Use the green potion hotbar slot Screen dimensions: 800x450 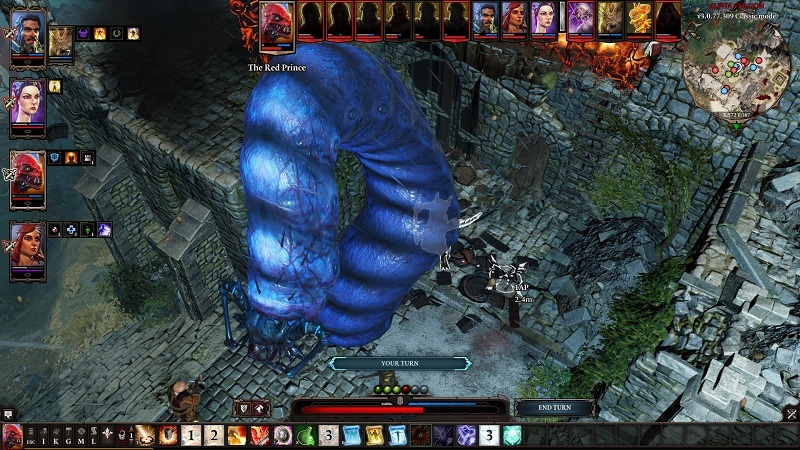point(306,436)
